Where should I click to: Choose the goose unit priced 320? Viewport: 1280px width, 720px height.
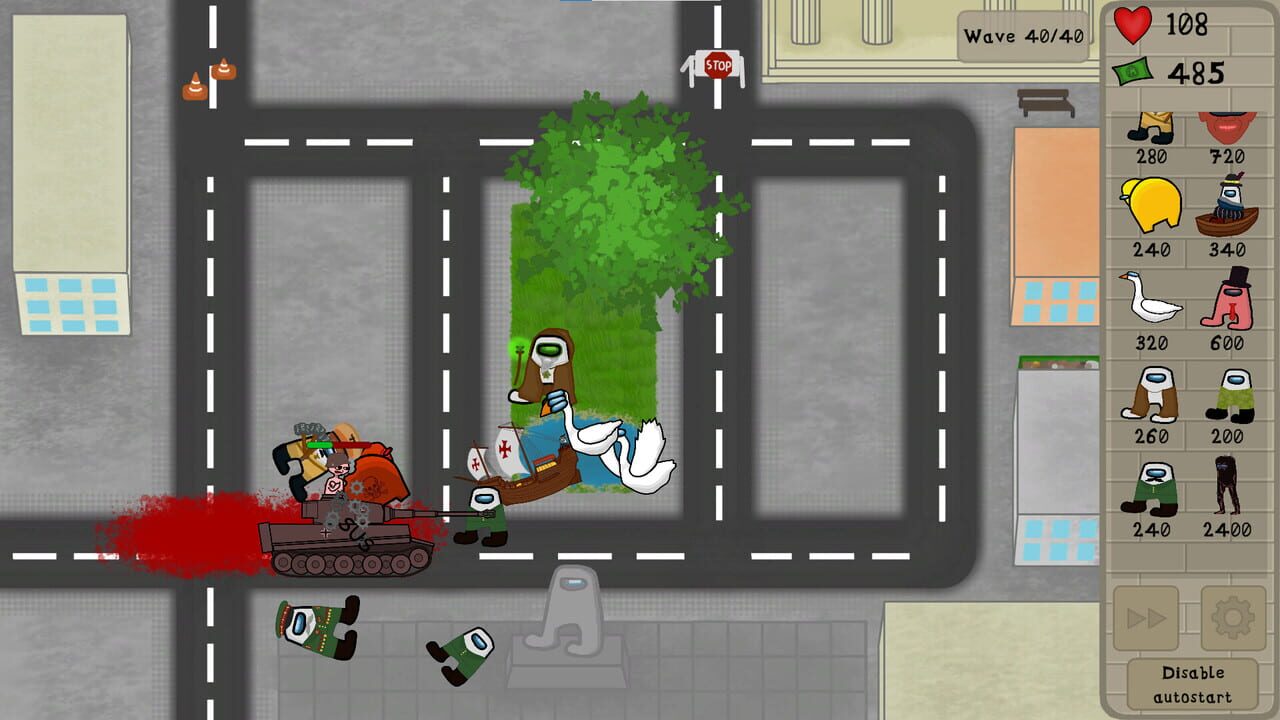coord(1152,300)
